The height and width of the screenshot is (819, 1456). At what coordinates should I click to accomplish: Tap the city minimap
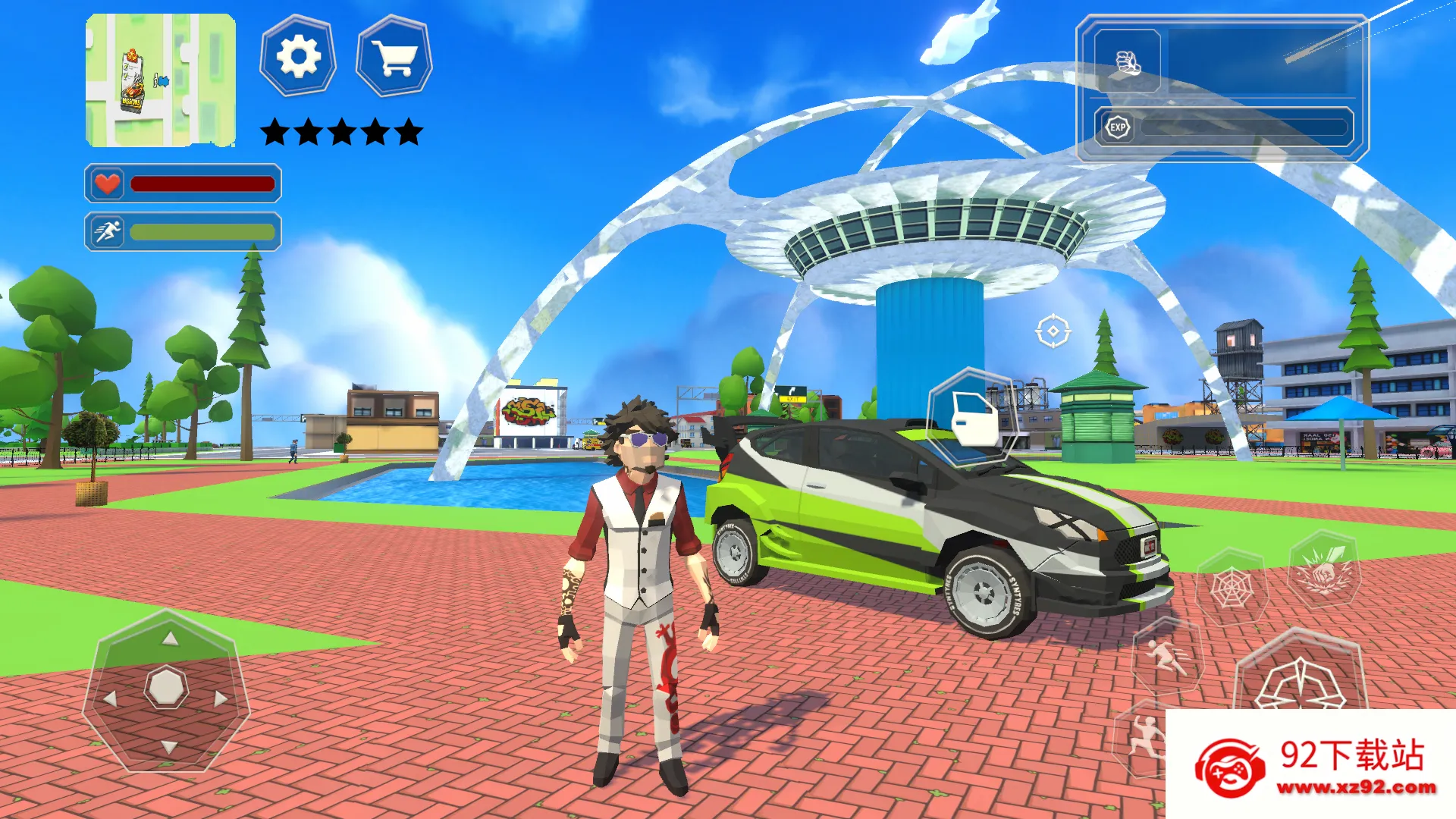[160, 80]
